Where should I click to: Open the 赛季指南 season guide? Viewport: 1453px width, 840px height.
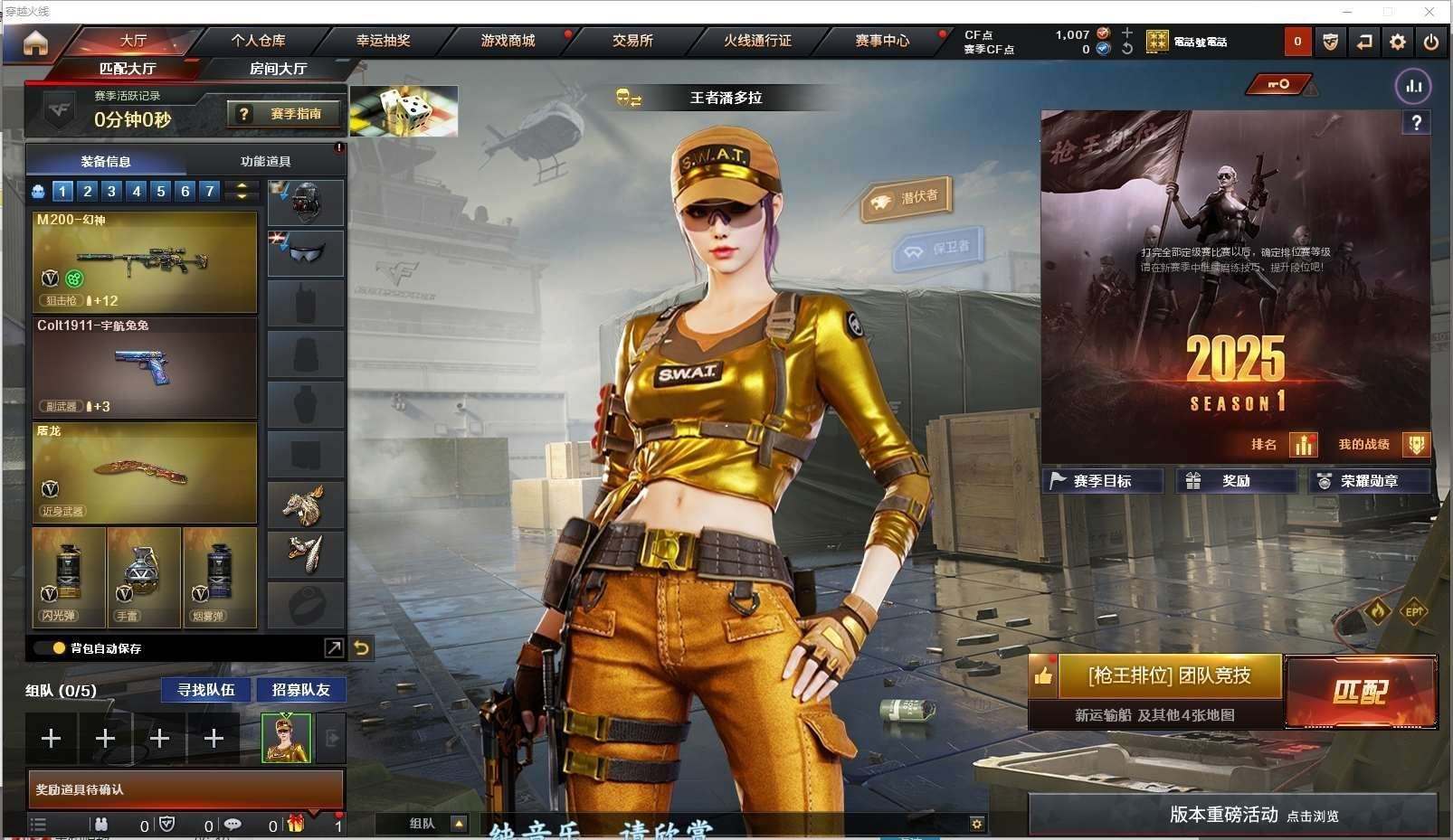click(x=285, y=114)
